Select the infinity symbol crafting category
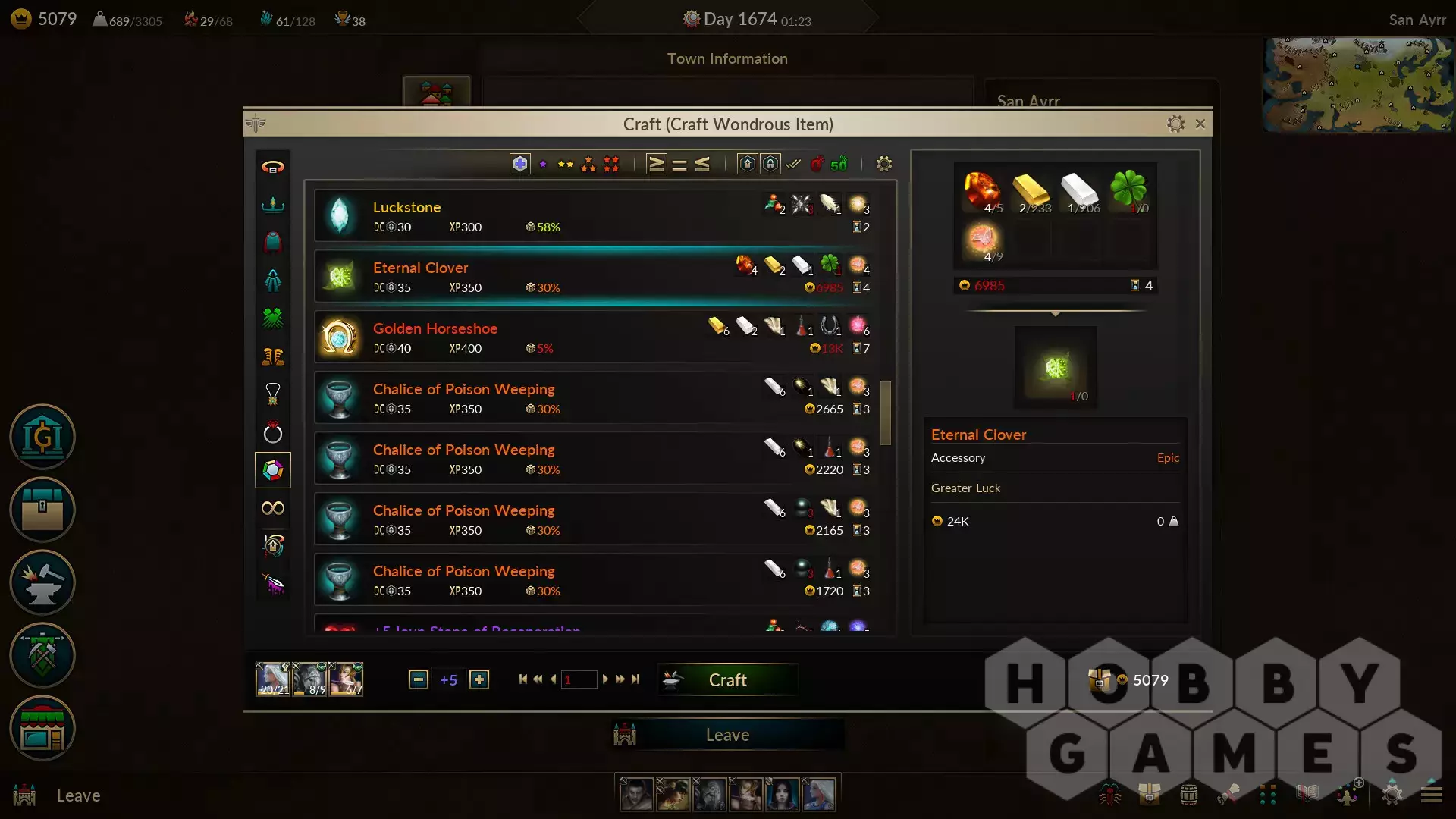The image size is (1456, 819). tap(273, 508)
